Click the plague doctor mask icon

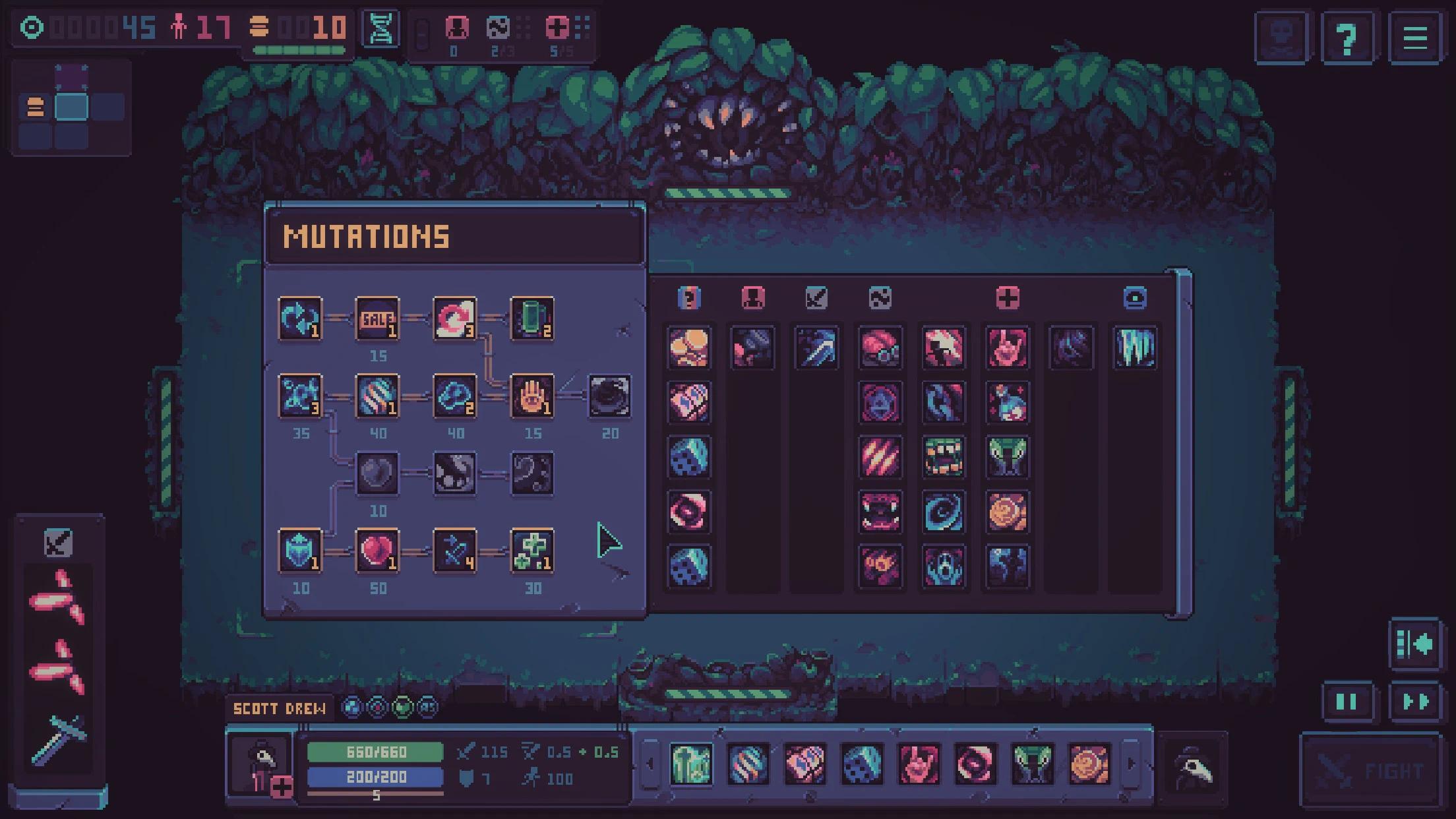tap(1193, 768)
